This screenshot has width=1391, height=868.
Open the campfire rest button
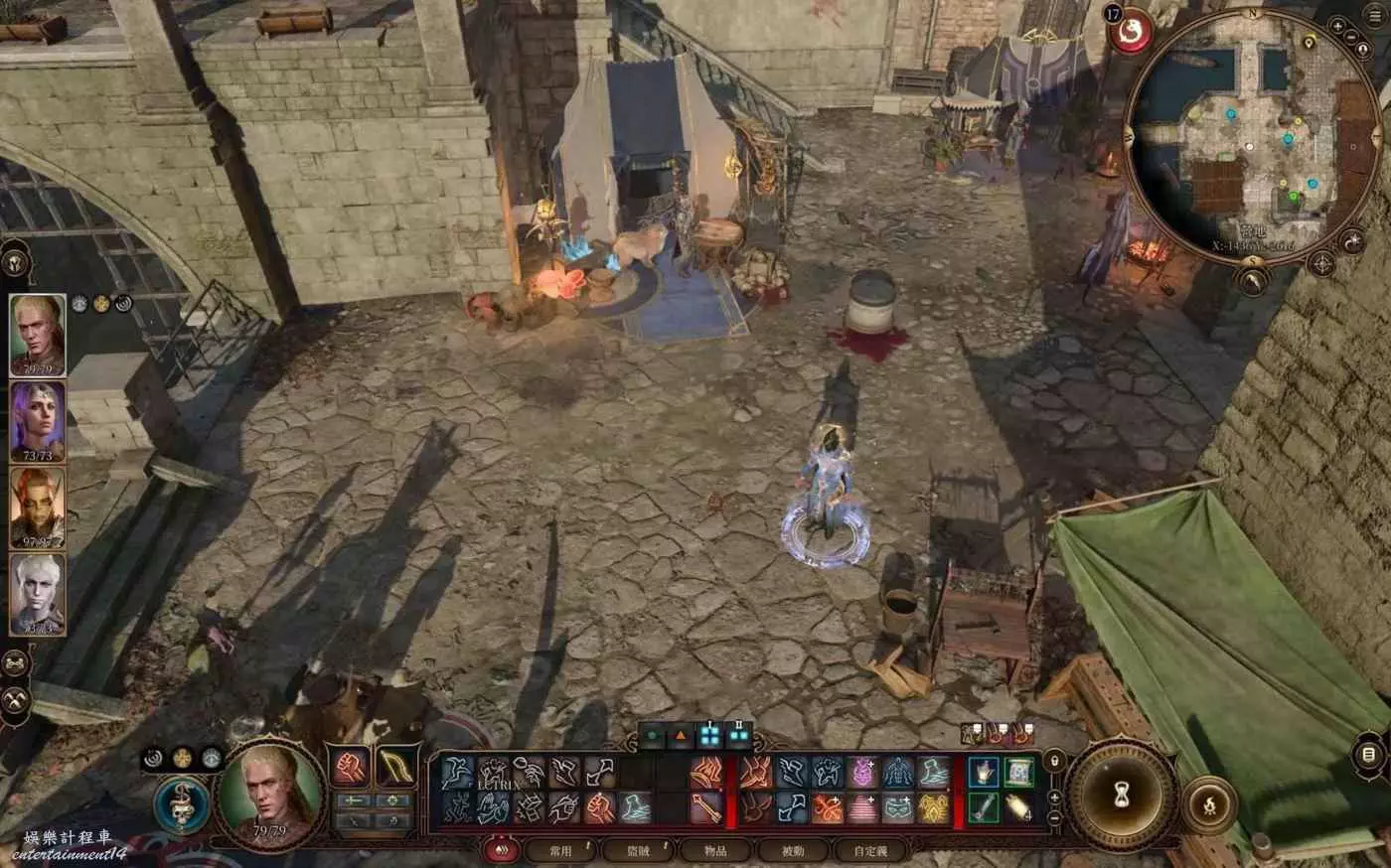tap(1209, 805)
